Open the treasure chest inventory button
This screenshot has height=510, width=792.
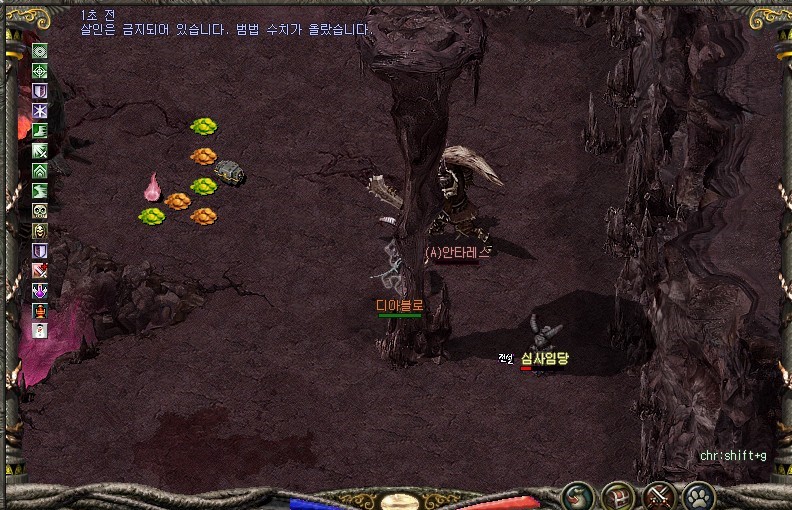point(618,494)
